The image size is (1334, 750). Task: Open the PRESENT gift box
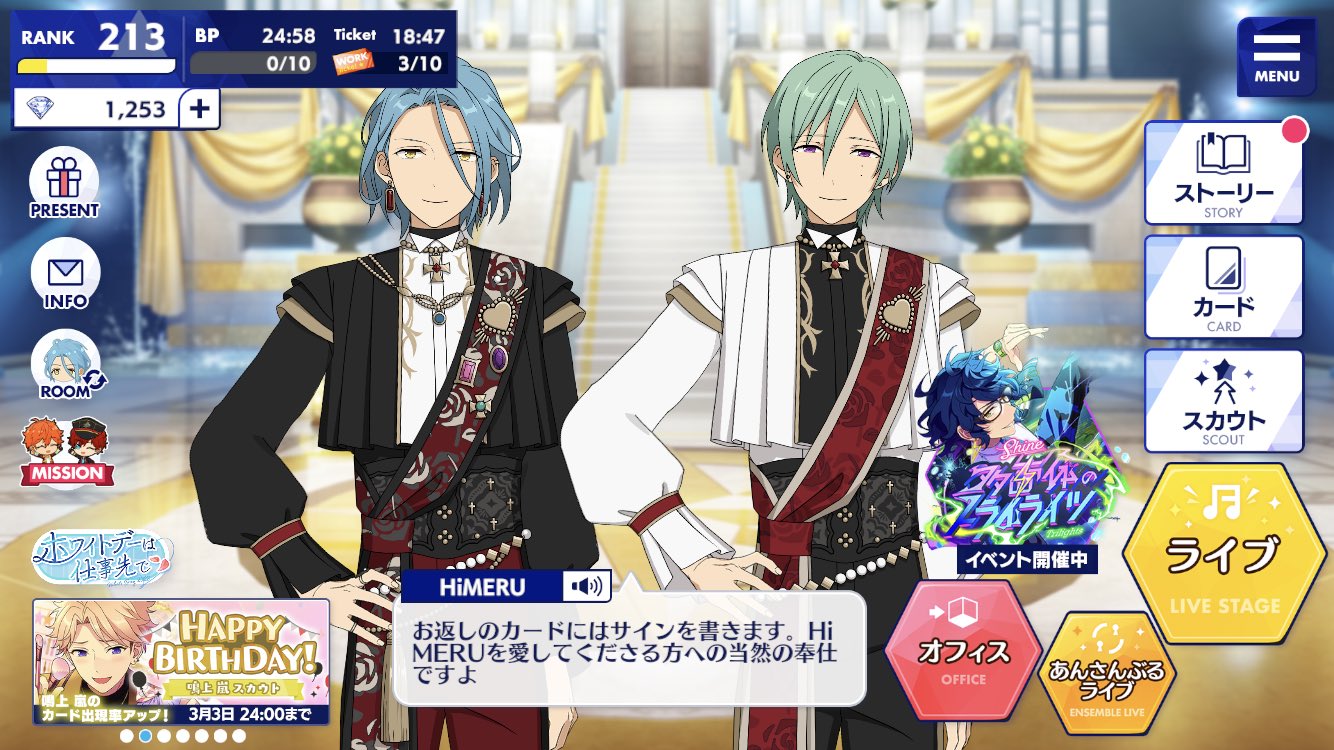point(64,182)
